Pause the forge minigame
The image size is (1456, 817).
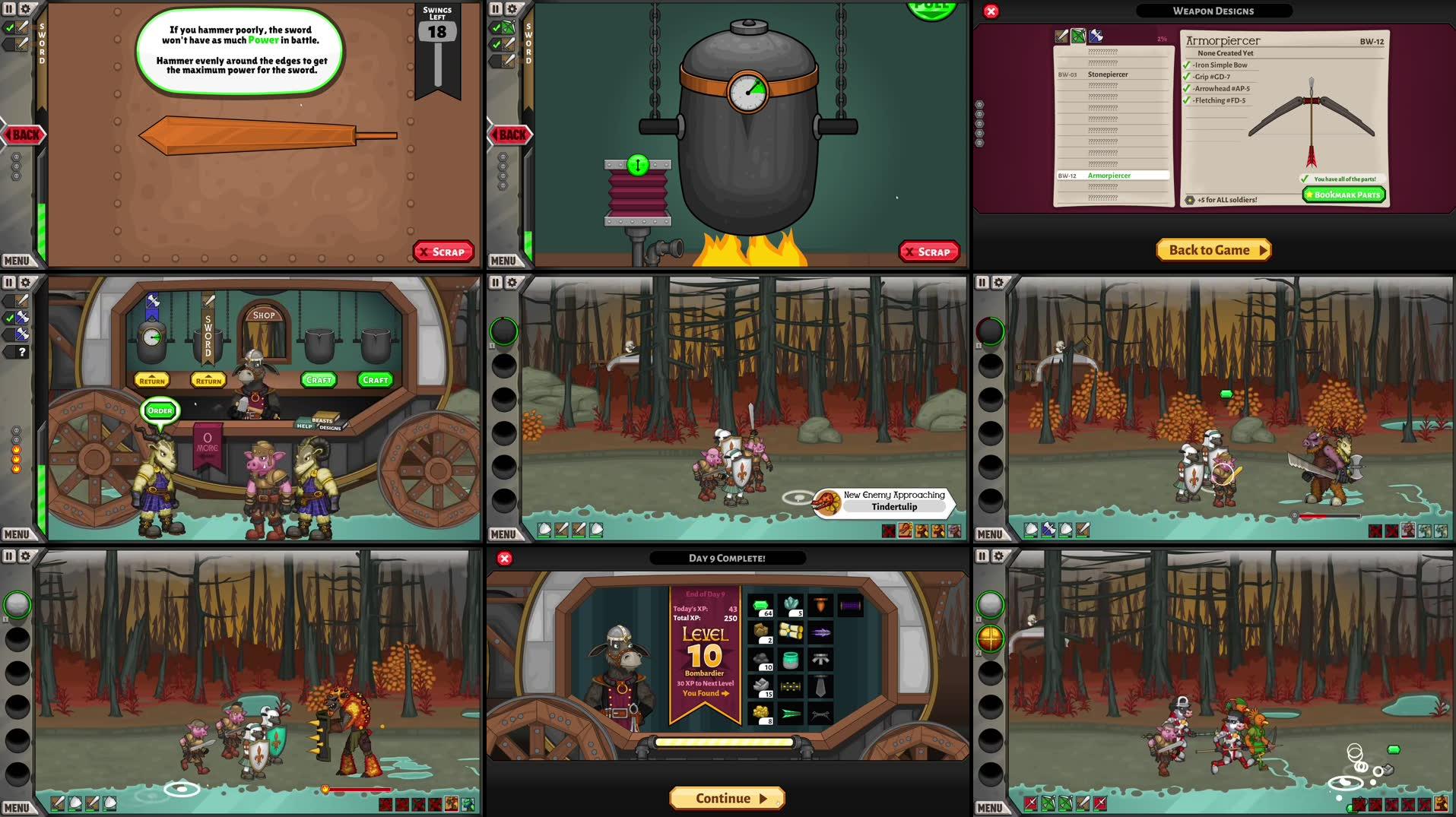pyautogui.click(x=495, y=8)
